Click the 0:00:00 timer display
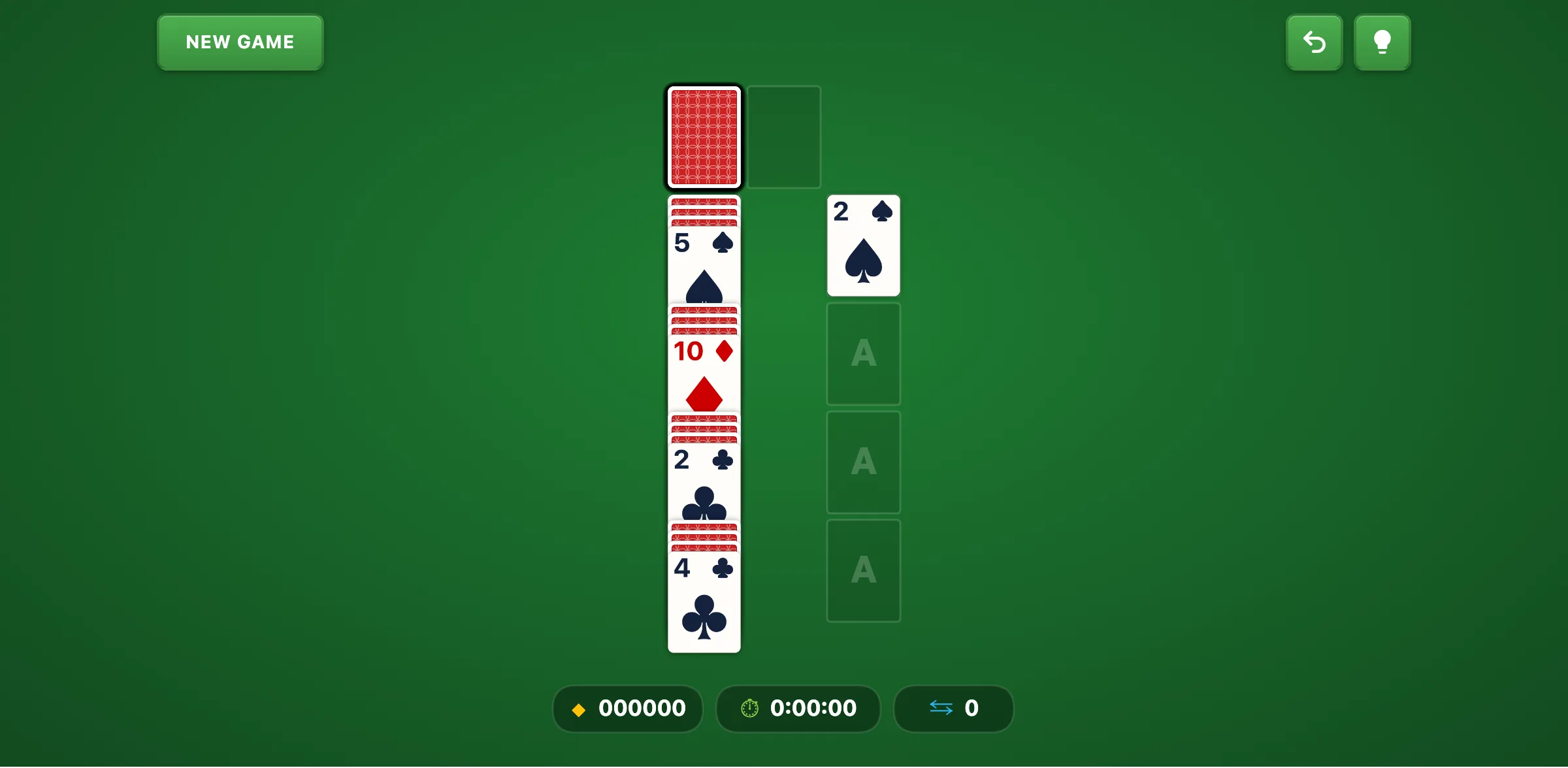 pyautogui.click(x=812, y=709)
